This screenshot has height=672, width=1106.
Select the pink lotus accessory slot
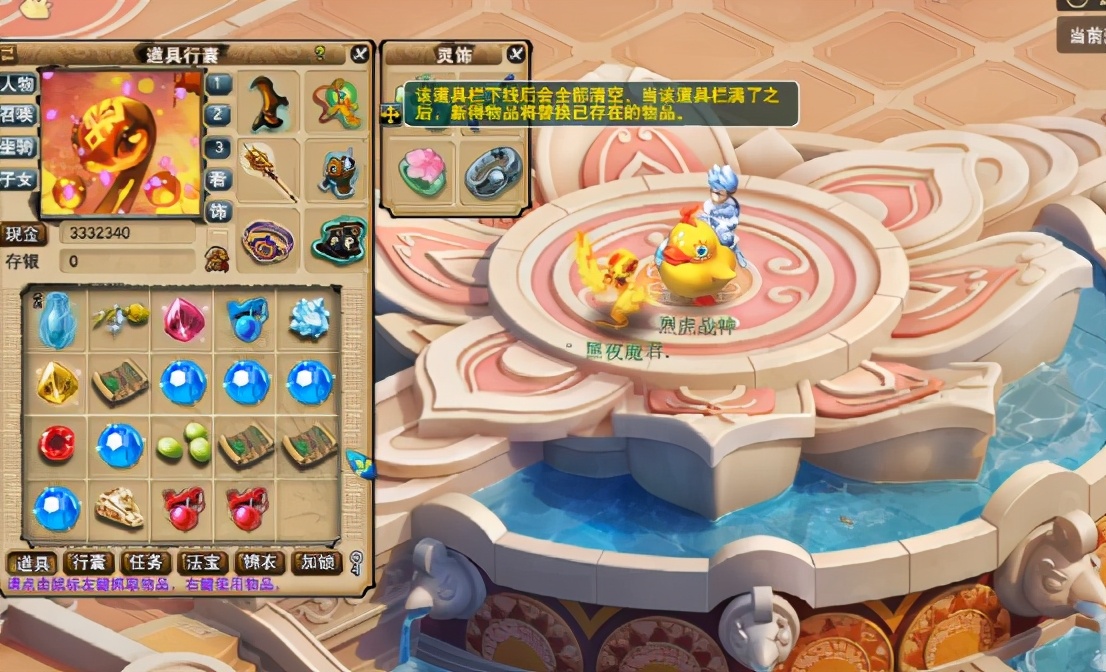point(421,170)
